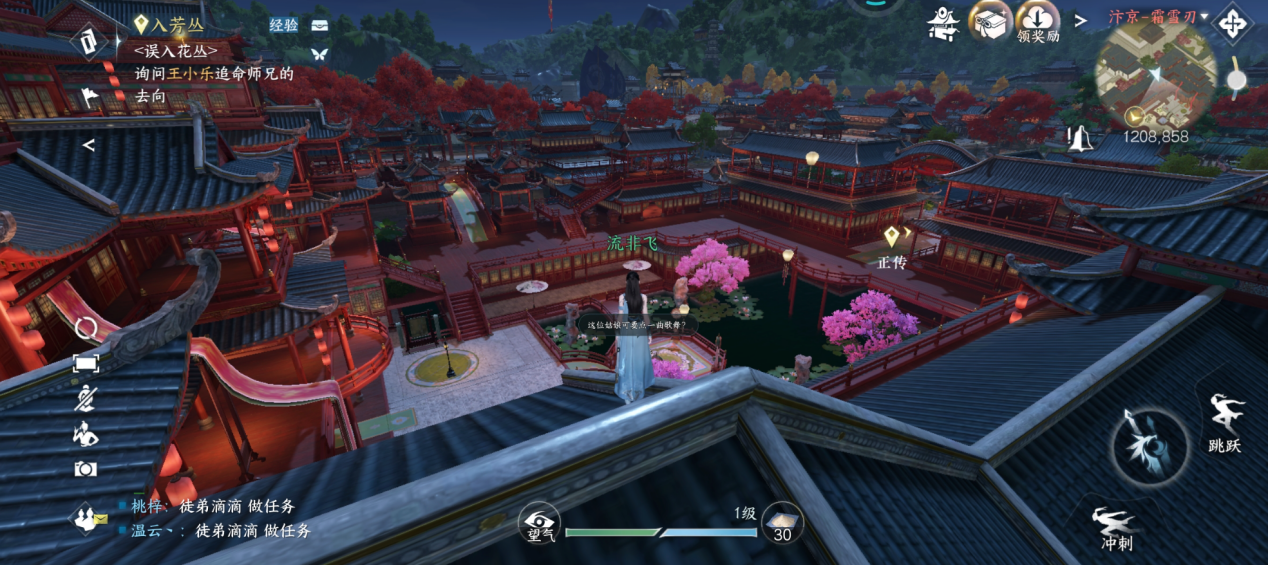Open the treasure chest icon
The image size is (1268, 565).
320,25
